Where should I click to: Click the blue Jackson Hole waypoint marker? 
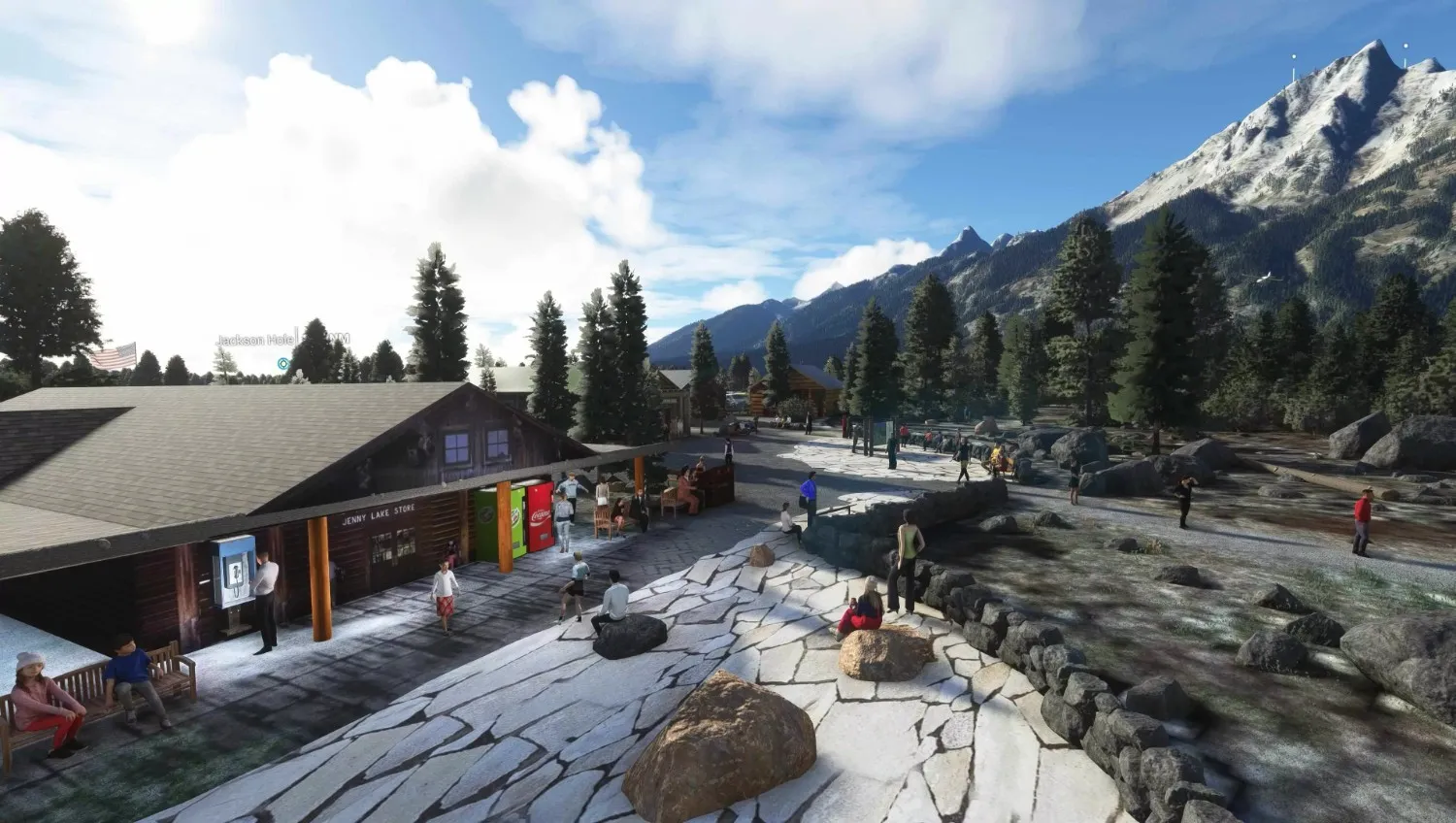pyautogui.click(x=282, y=364)
